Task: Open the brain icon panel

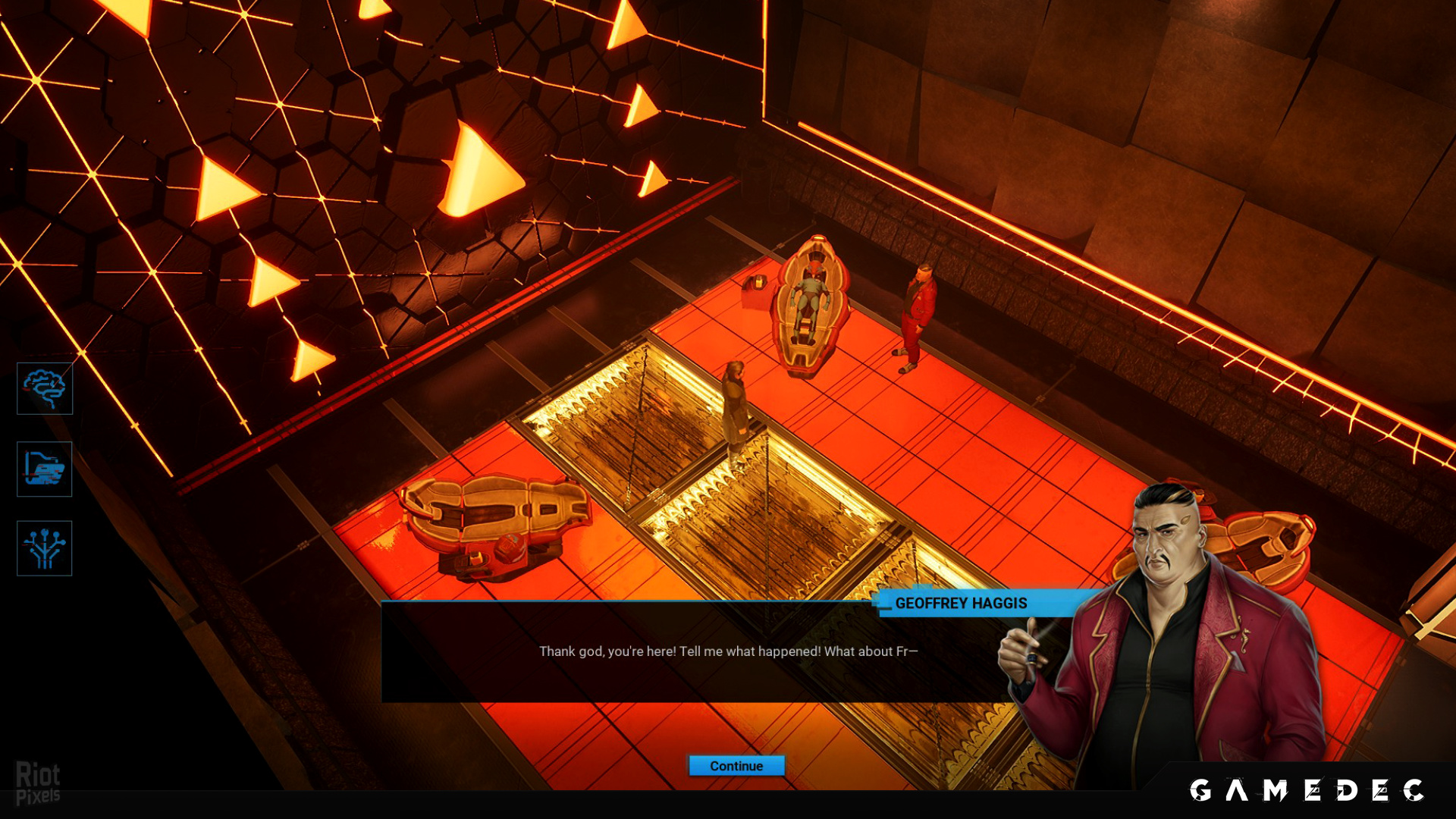Action: 45,388
